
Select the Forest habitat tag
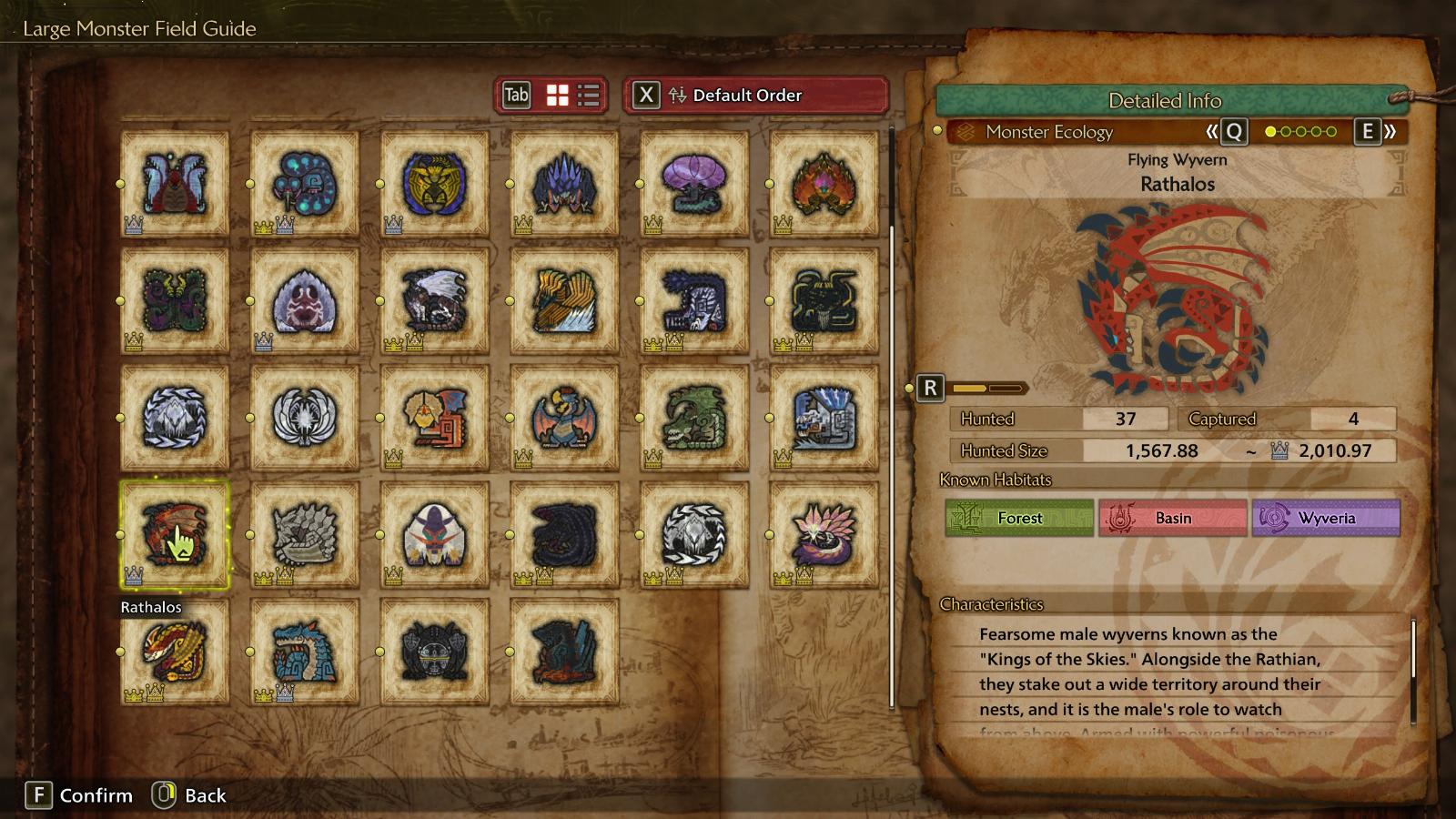tap(1018, 518)
